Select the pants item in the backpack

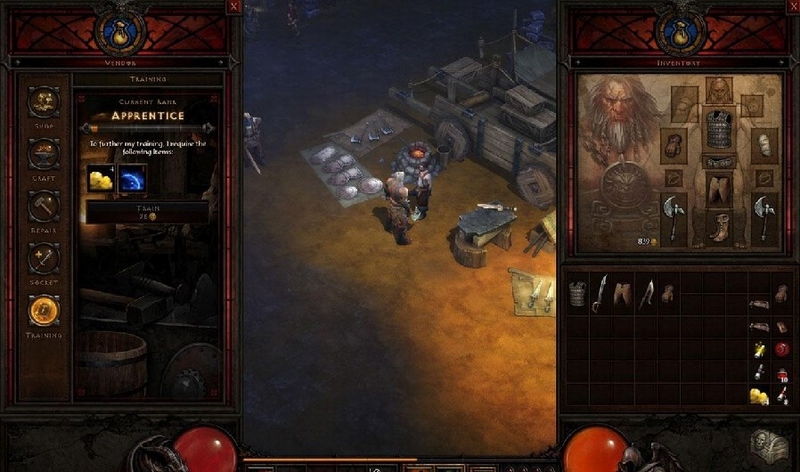pyautogui.click(x=623, y=292)
